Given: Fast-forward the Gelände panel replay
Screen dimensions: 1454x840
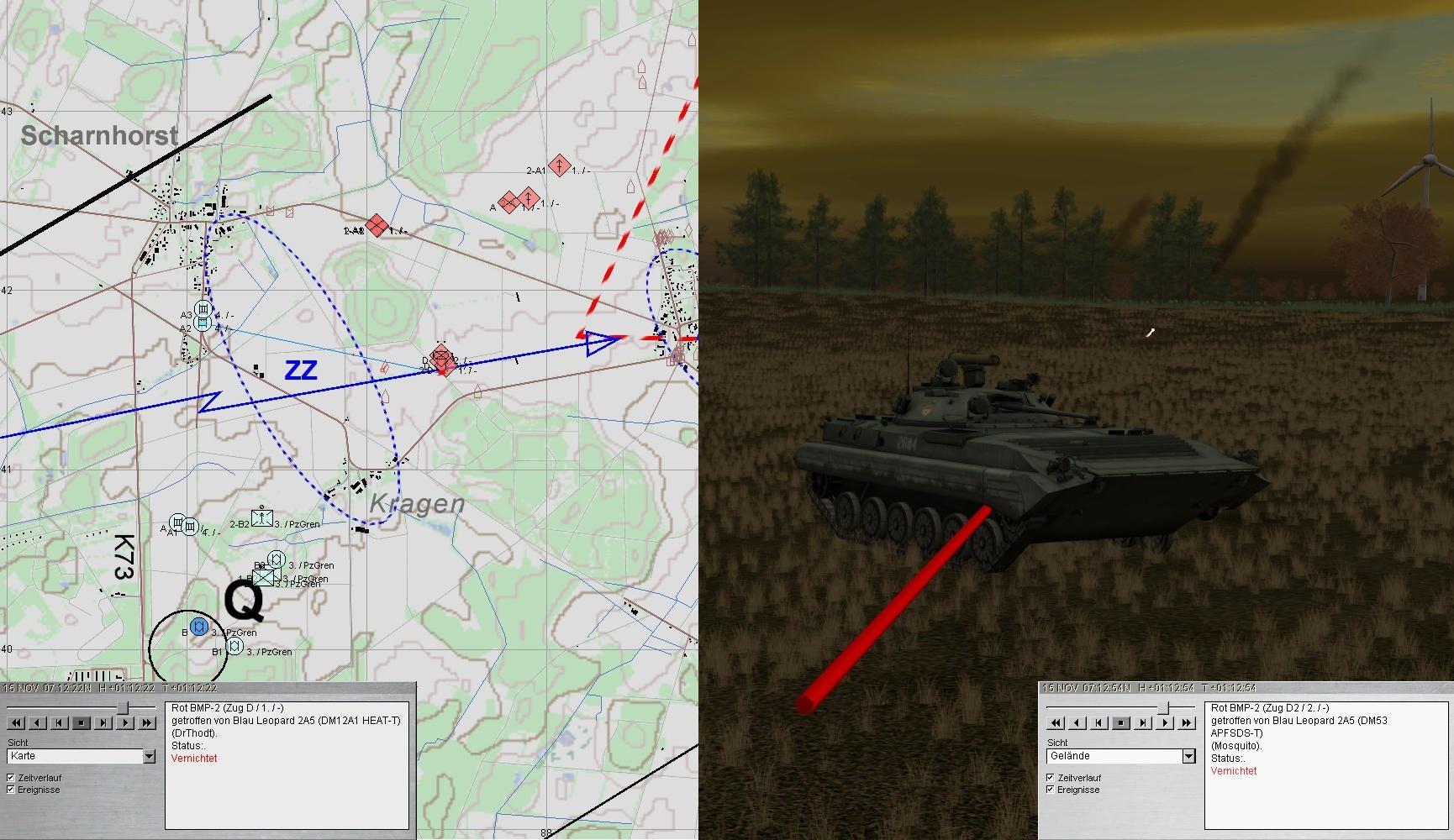Looking at the screenshot, I should pyautogui.click(x=1187, y=722).
